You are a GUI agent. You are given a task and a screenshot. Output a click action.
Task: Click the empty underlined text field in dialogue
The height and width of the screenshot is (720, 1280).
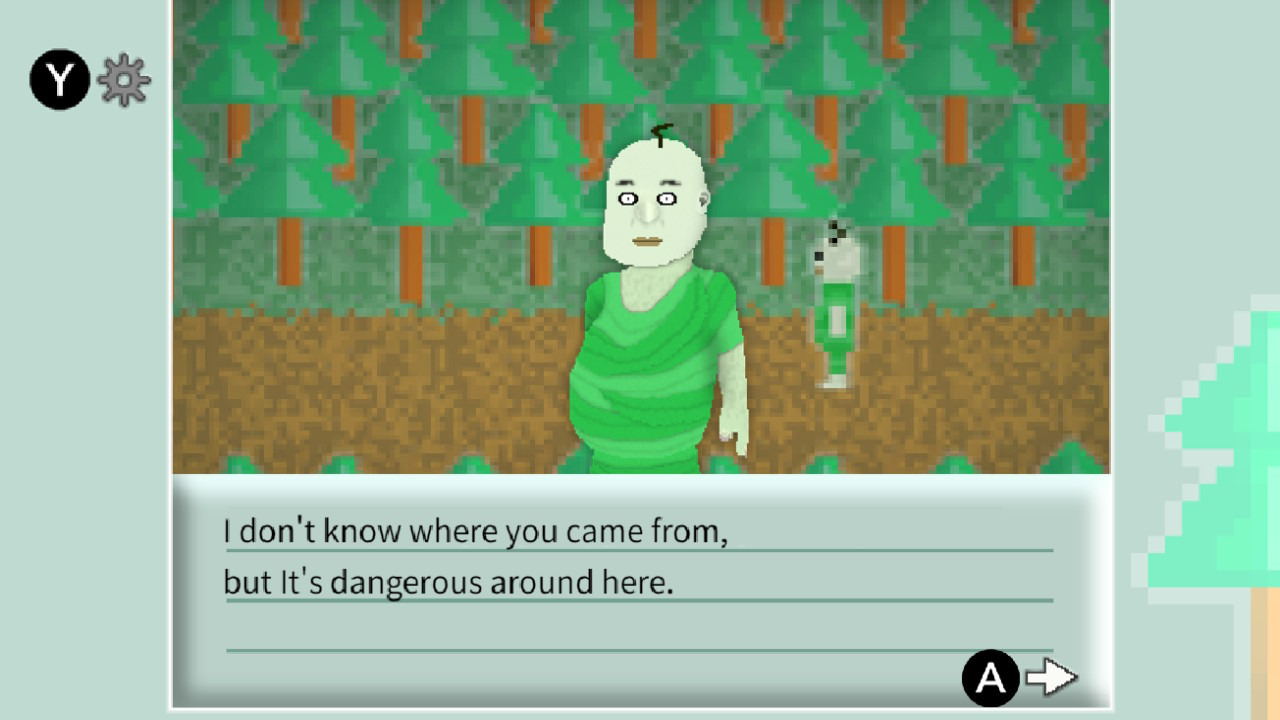640,645
